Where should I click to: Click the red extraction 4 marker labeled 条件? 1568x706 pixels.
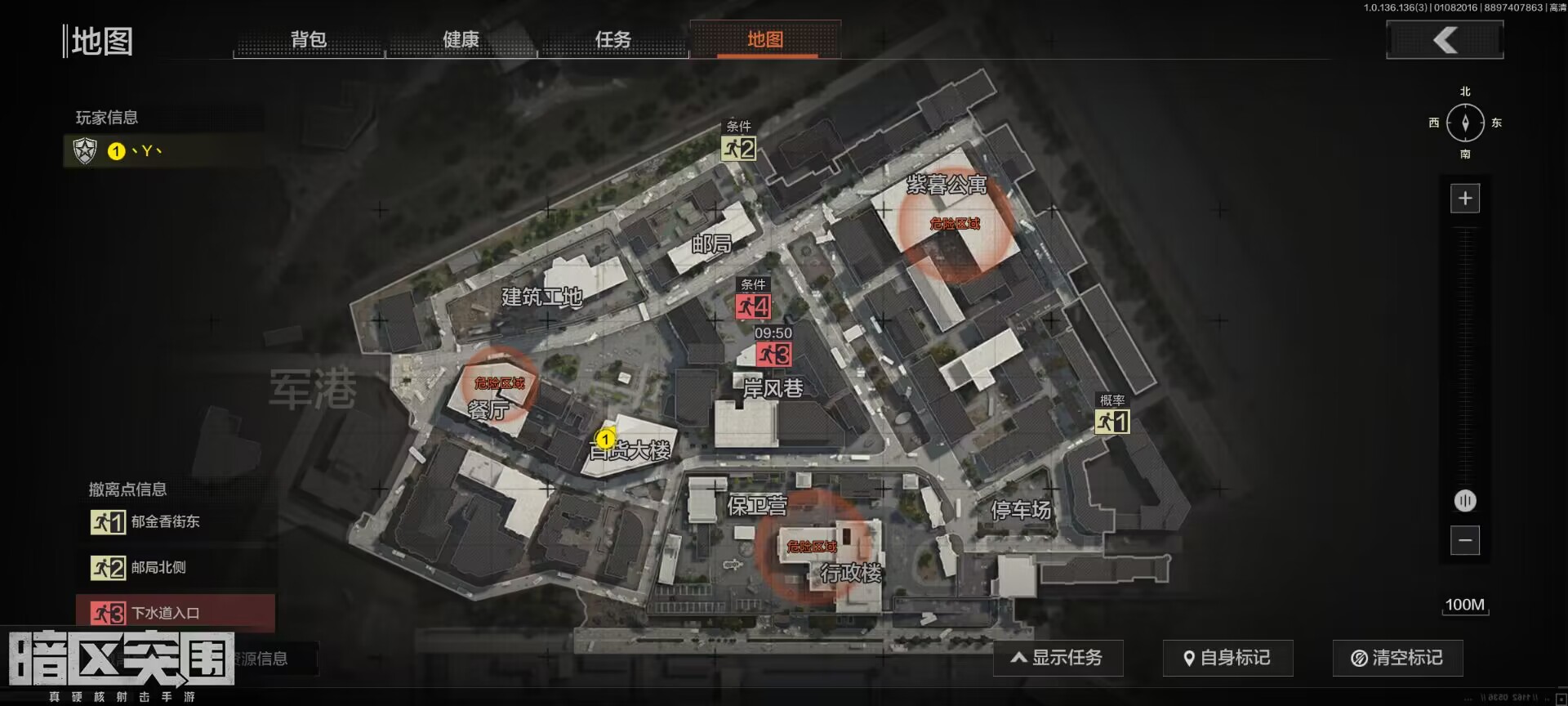754,308
